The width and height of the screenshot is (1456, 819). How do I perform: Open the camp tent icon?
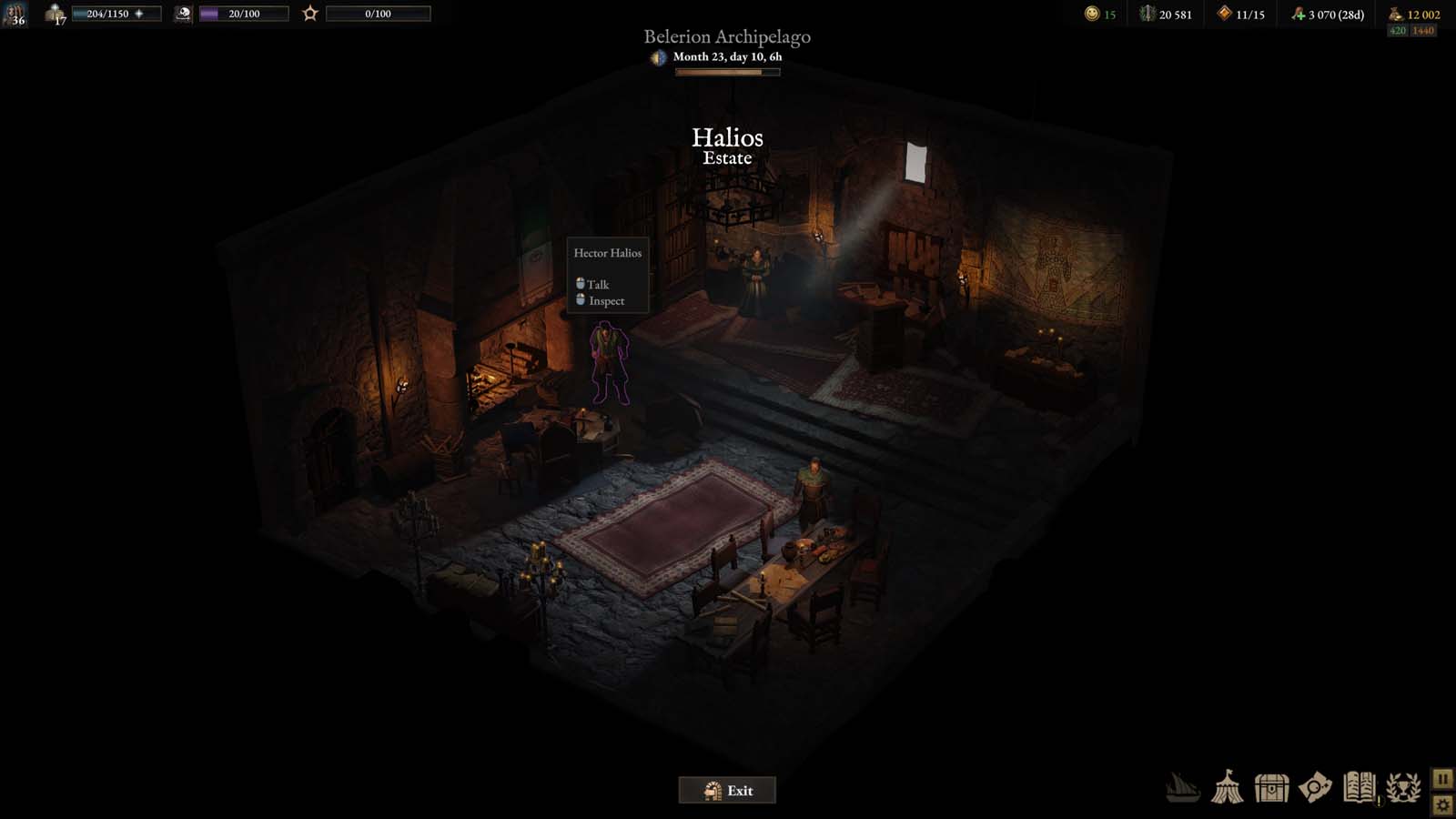(1227, 787)
